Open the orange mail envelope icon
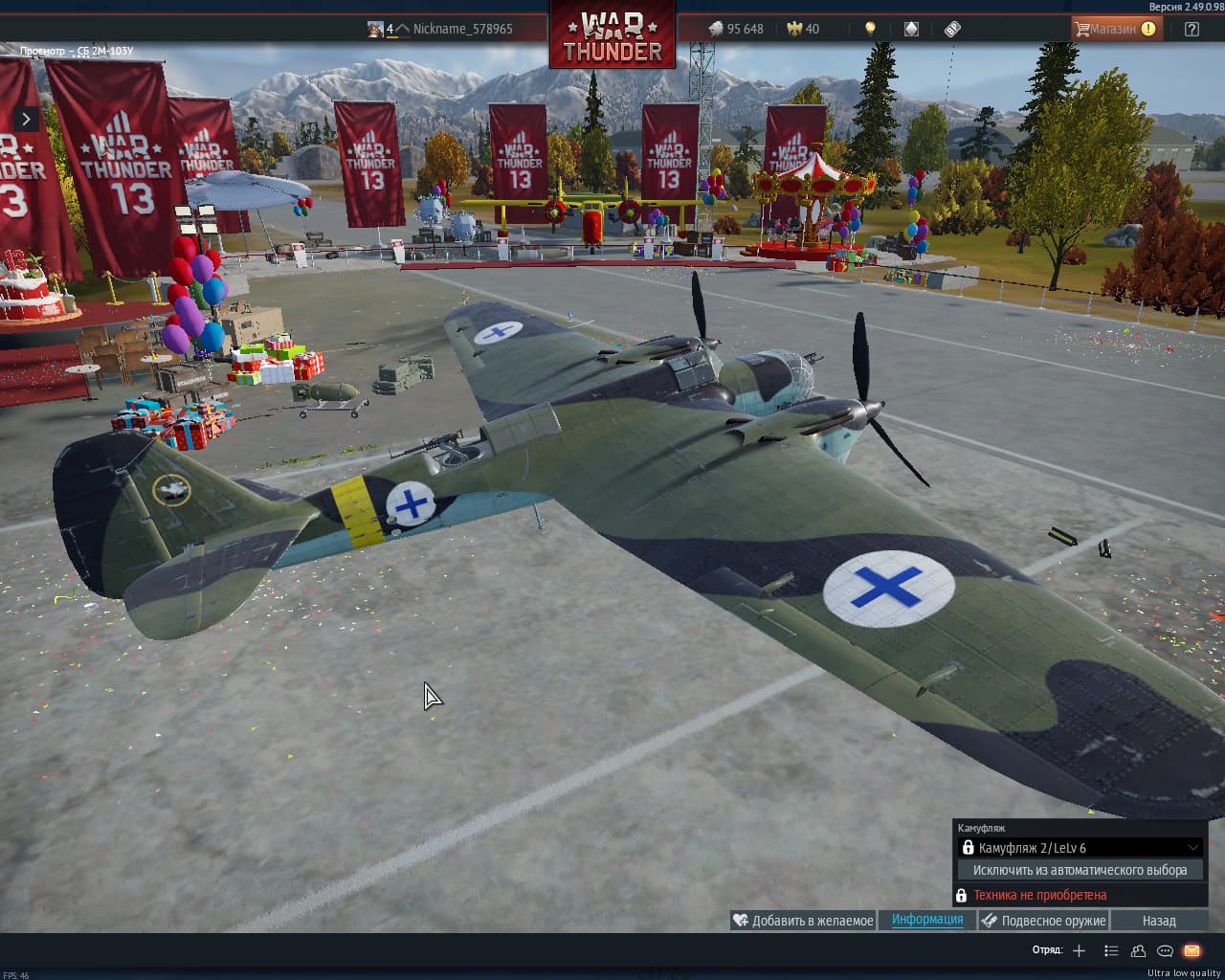The image size is (1225, 980). pos(1192,950)
